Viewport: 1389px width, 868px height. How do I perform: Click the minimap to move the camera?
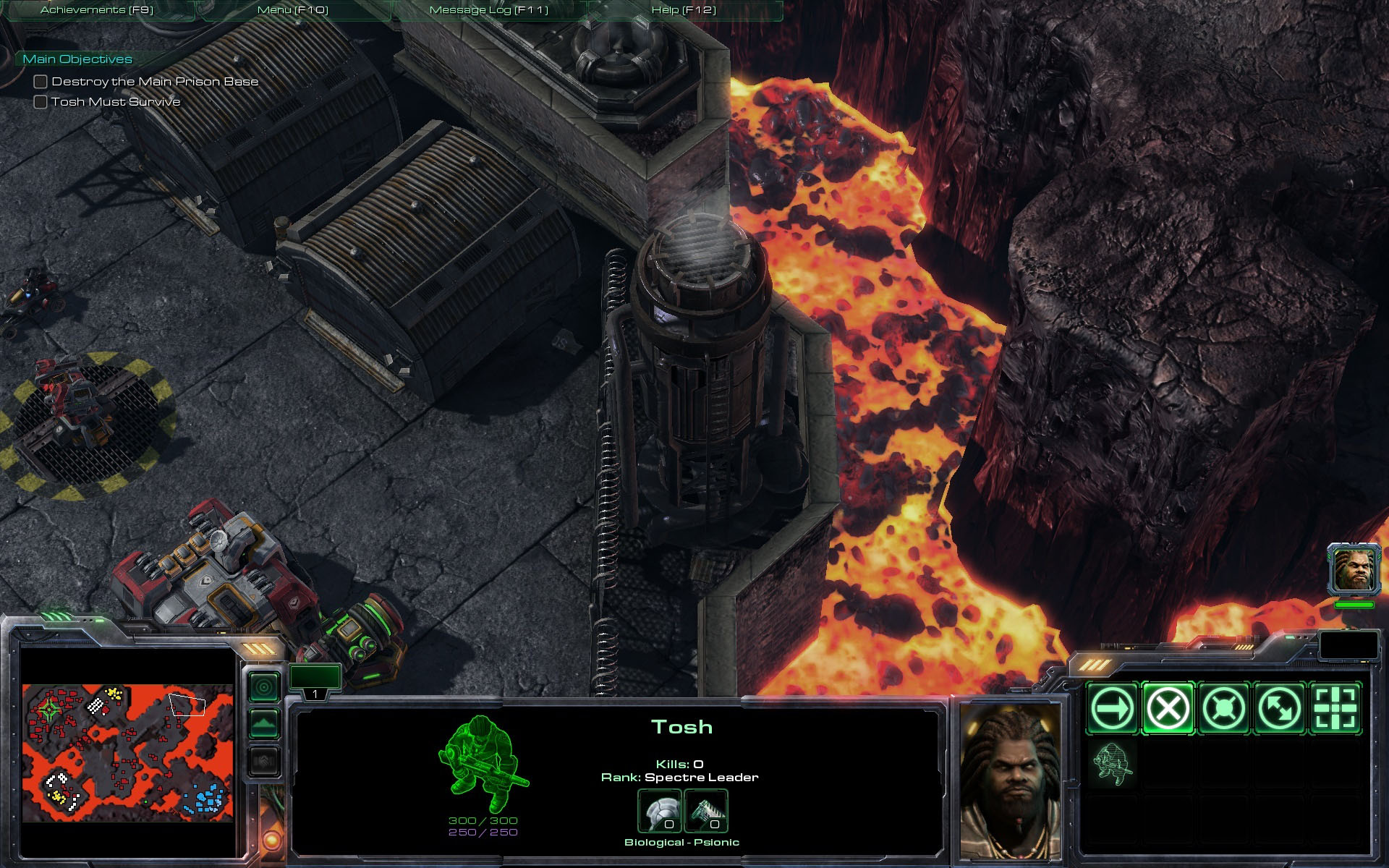[x=127, y=752]
